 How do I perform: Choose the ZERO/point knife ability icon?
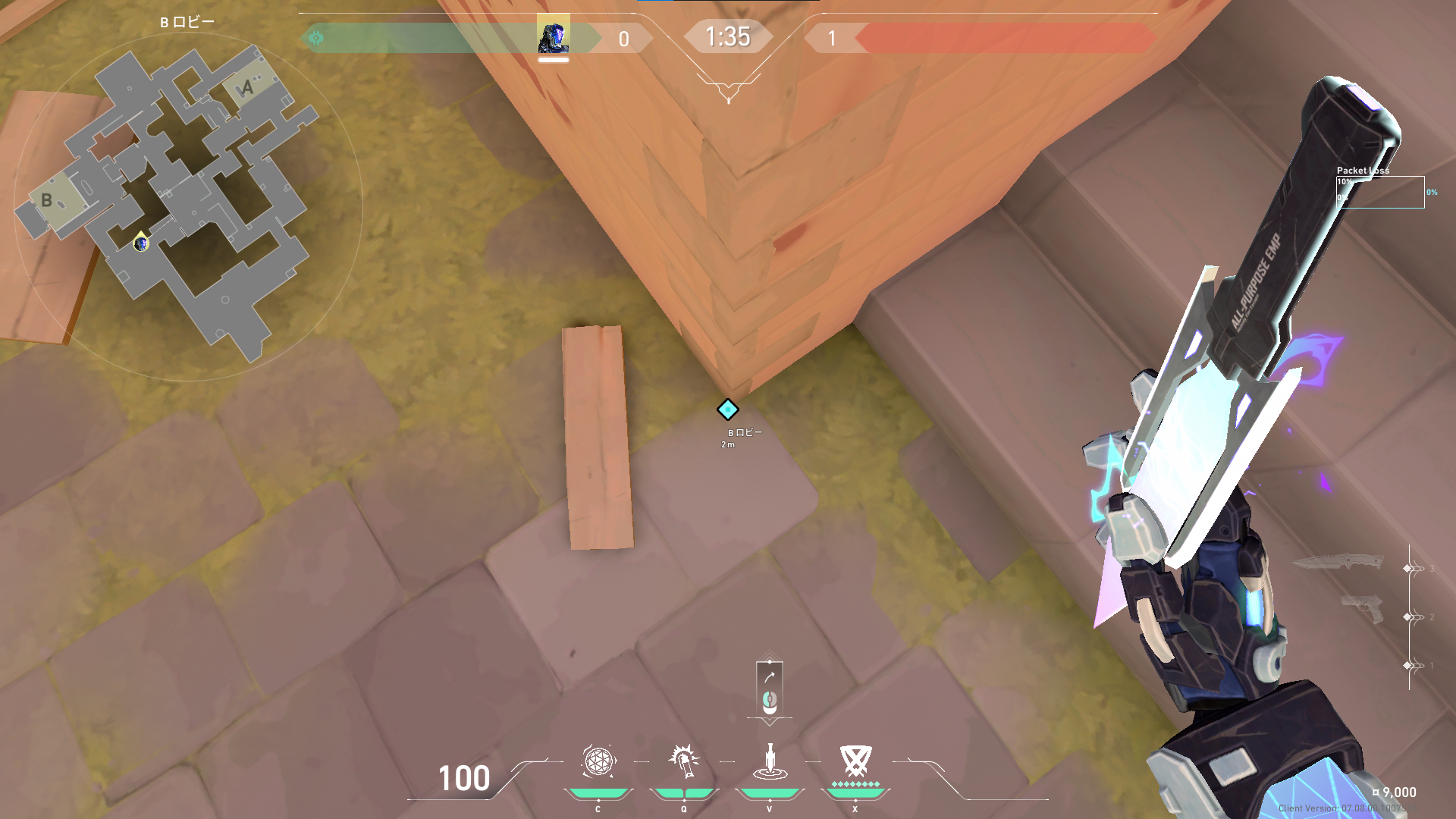(x=769, y=761)
